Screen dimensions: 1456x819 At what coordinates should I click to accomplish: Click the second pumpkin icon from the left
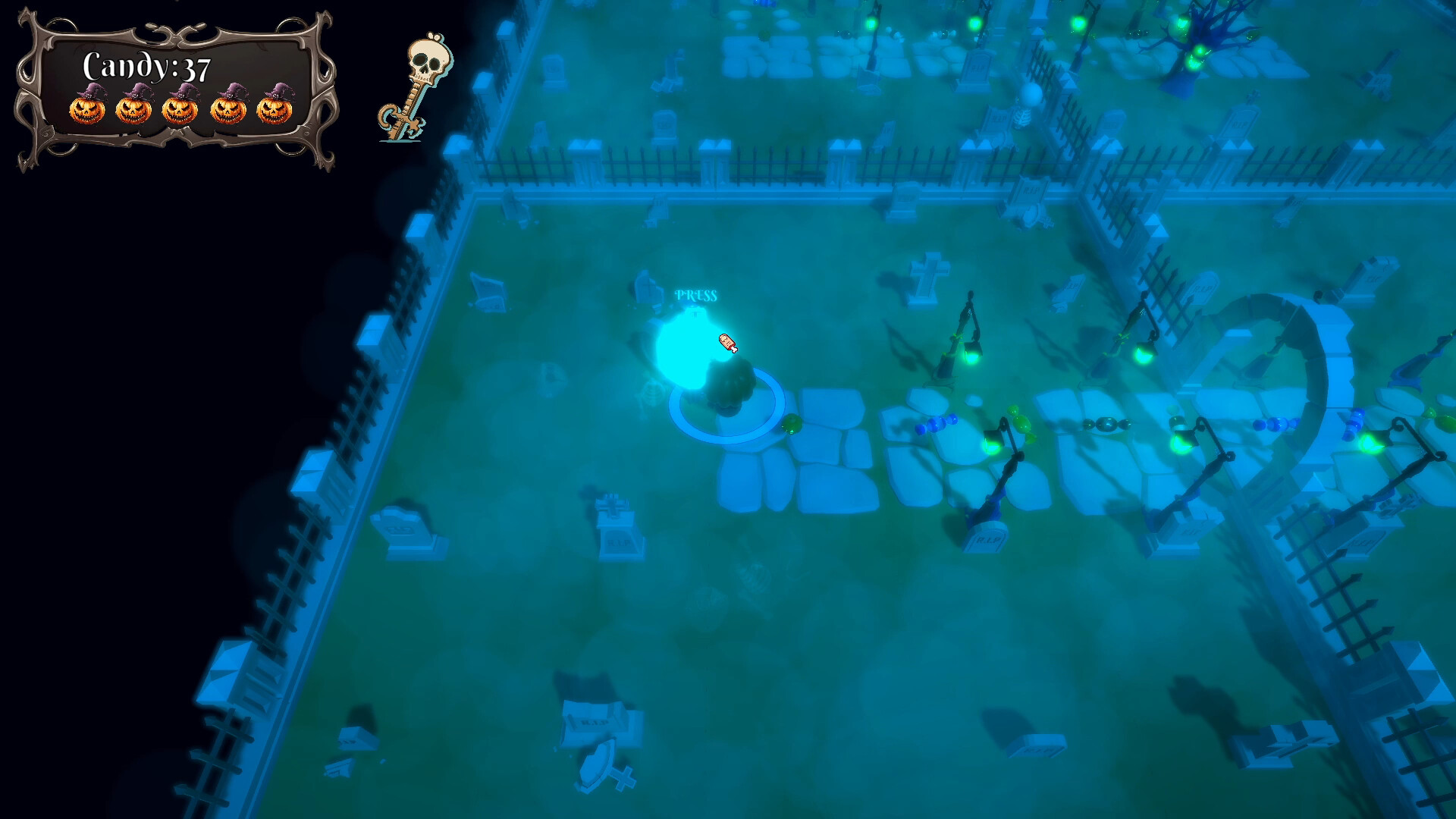pyautogui.click(x=133, y=109)
